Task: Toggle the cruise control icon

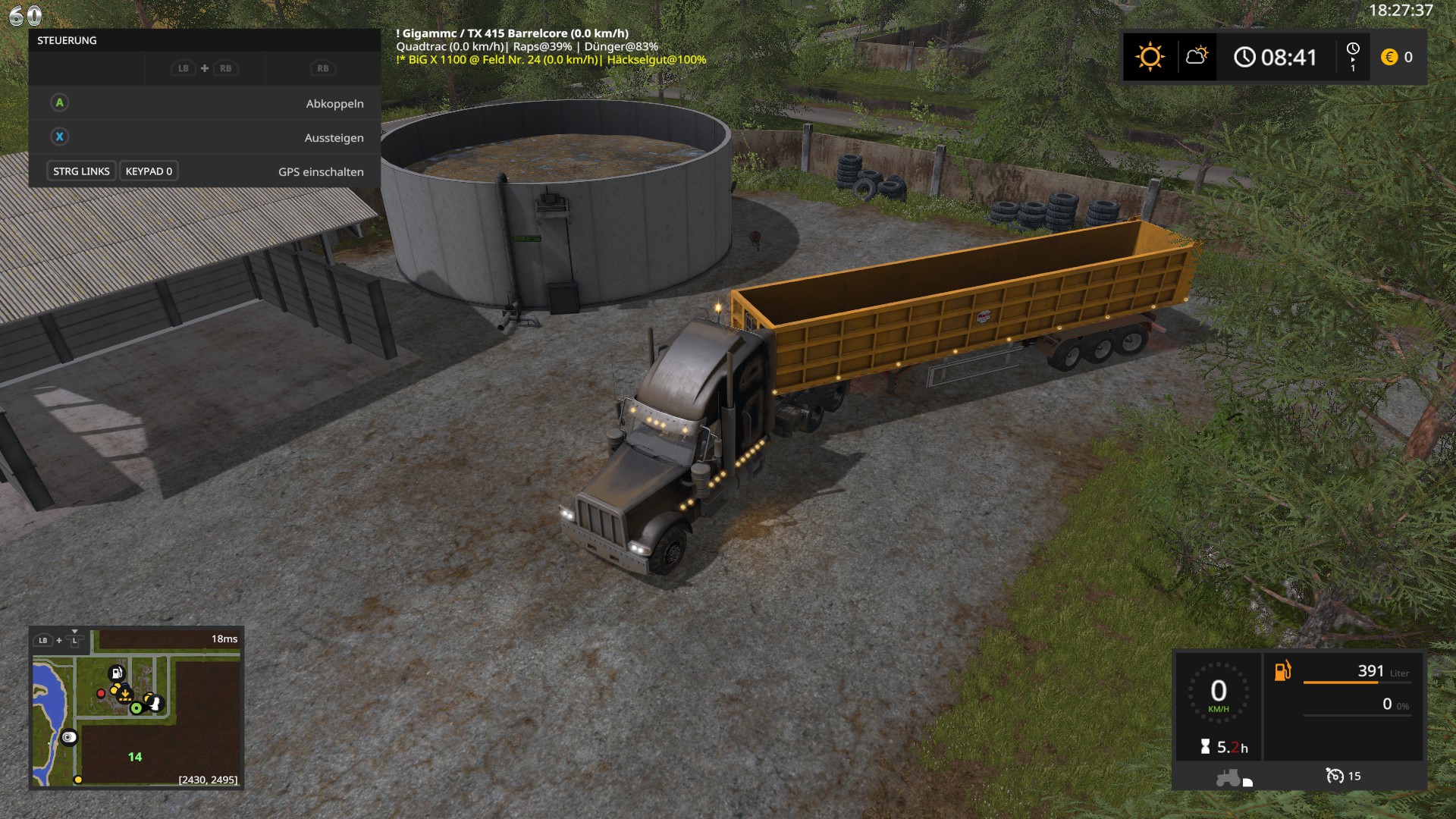Action: pos(1334,776)
